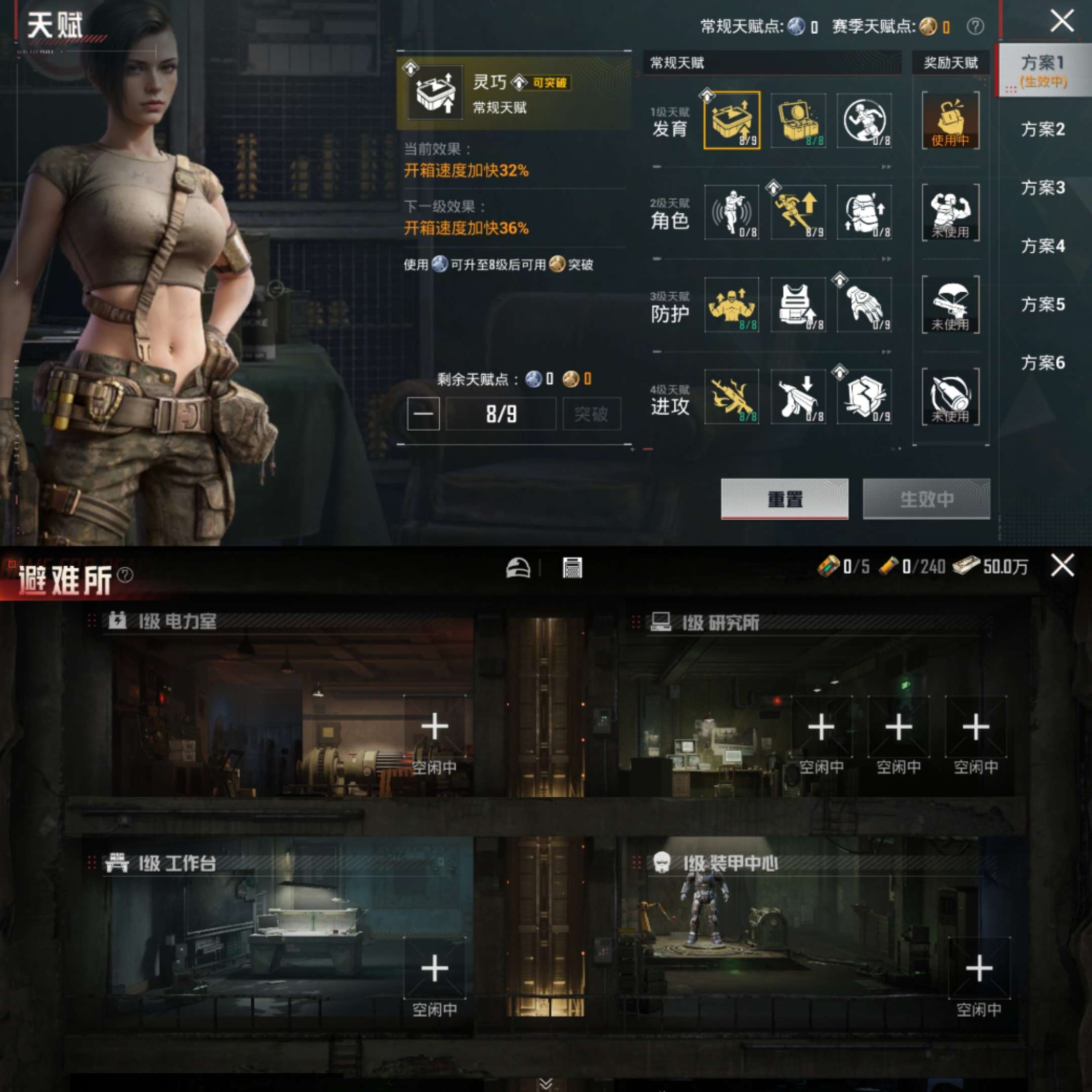Image resolution: width=1092 pixels, height=1092 pixels.
Task: Expand the bottom panel via double-down chevron
Action: point(546,1082)
